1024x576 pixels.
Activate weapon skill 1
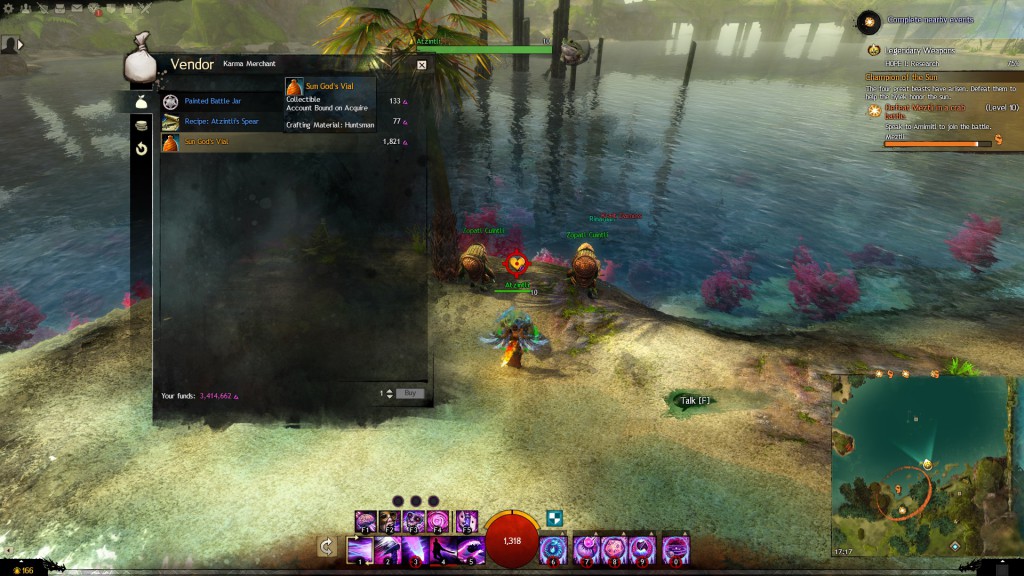tap(360, 550)
